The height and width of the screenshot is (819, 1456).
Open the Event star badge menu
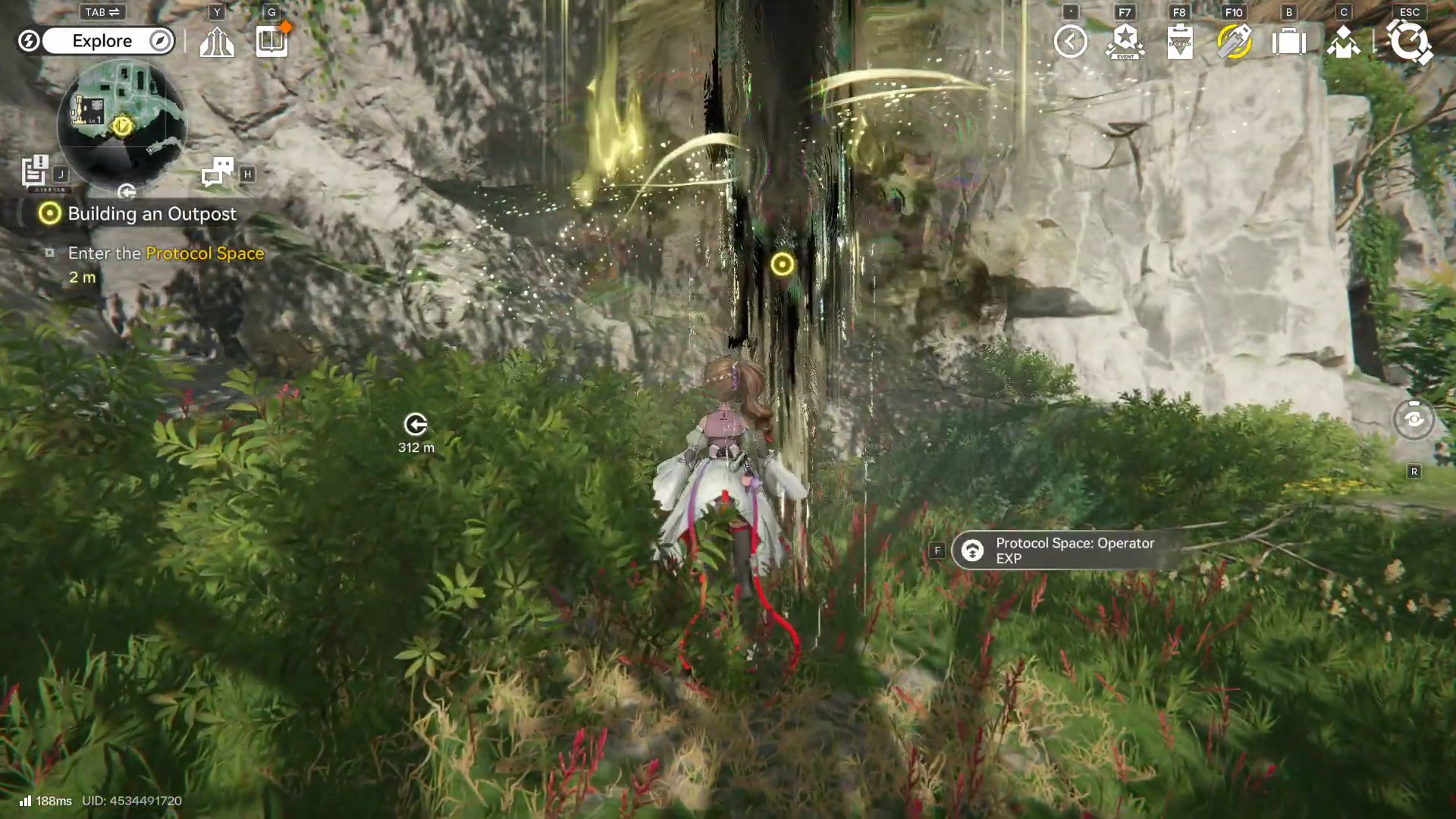[1125, 42]
